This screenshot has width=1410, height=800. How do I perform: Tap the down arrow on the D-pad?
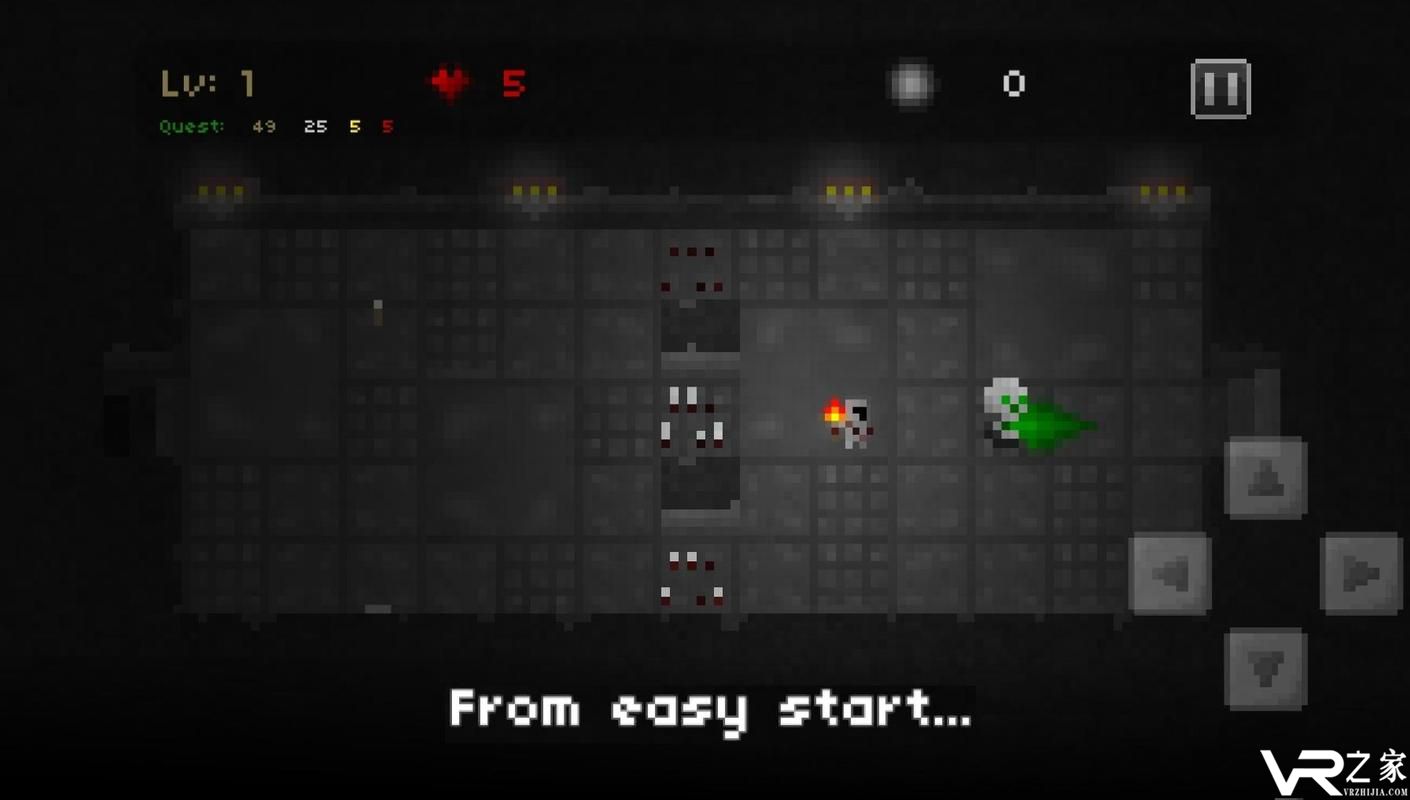point(1265,668)
